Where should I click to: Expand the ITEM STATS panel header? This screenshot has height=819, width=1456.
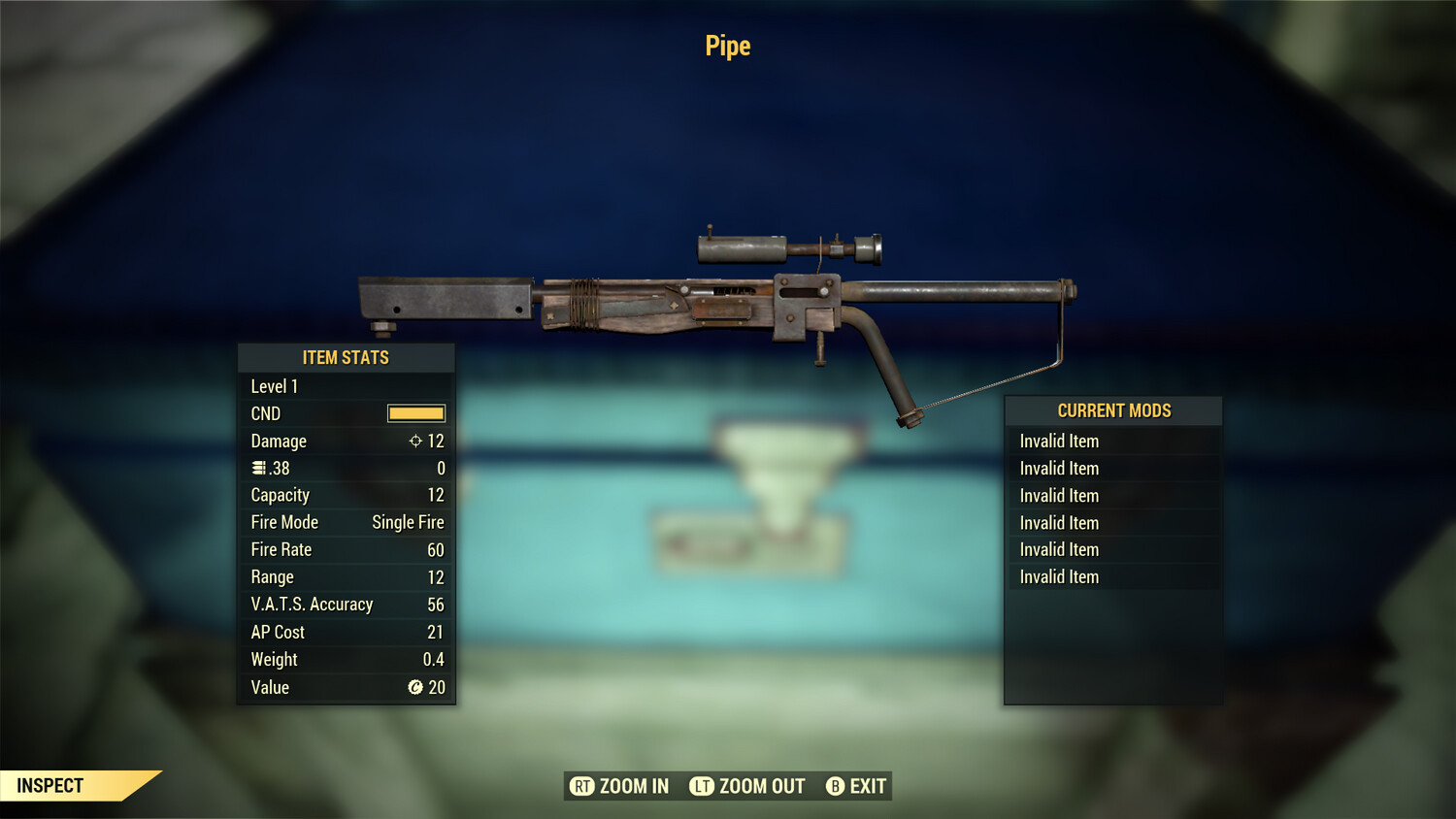[x=346, y=357]
